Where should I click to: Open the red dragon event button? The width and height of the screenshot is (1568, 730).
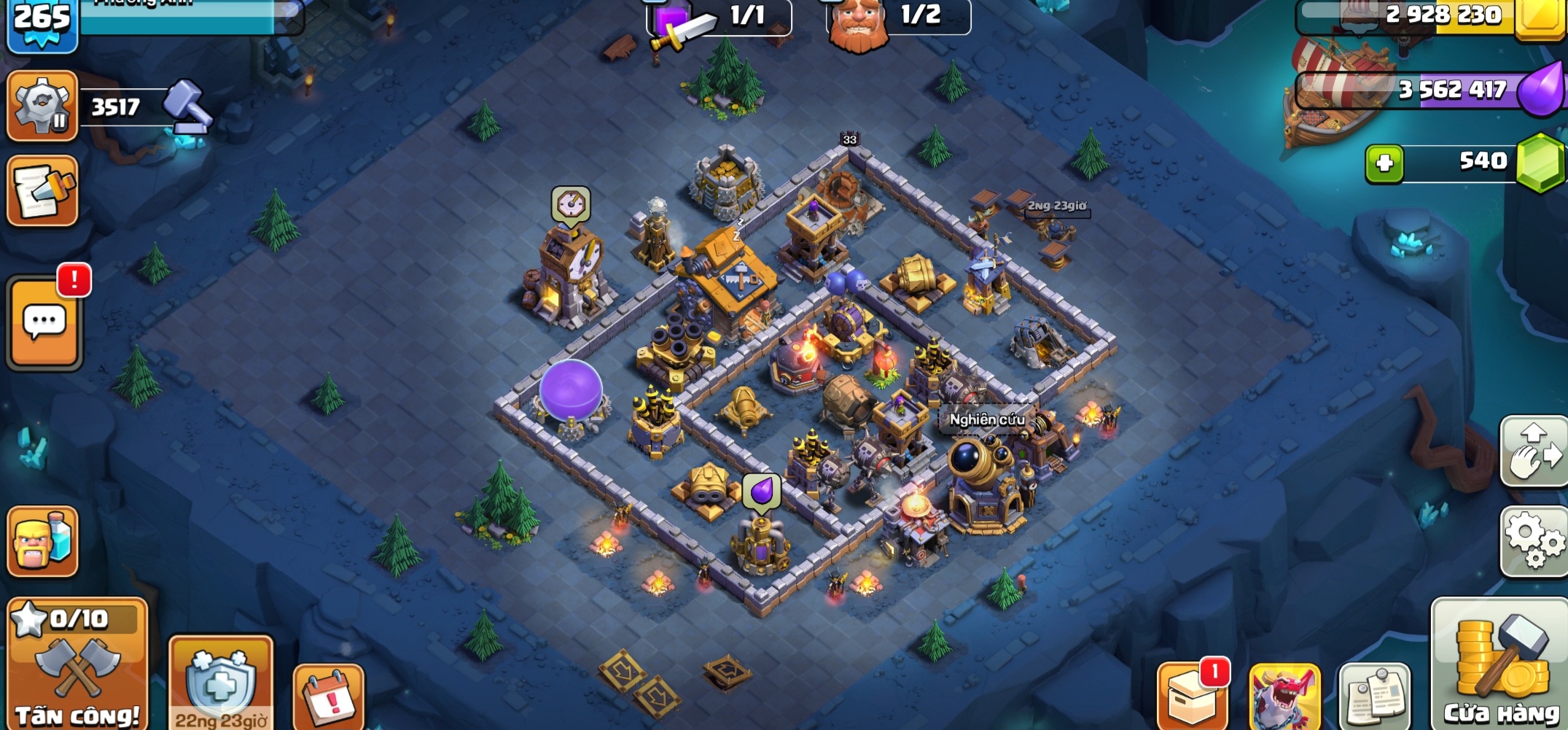1285,696
